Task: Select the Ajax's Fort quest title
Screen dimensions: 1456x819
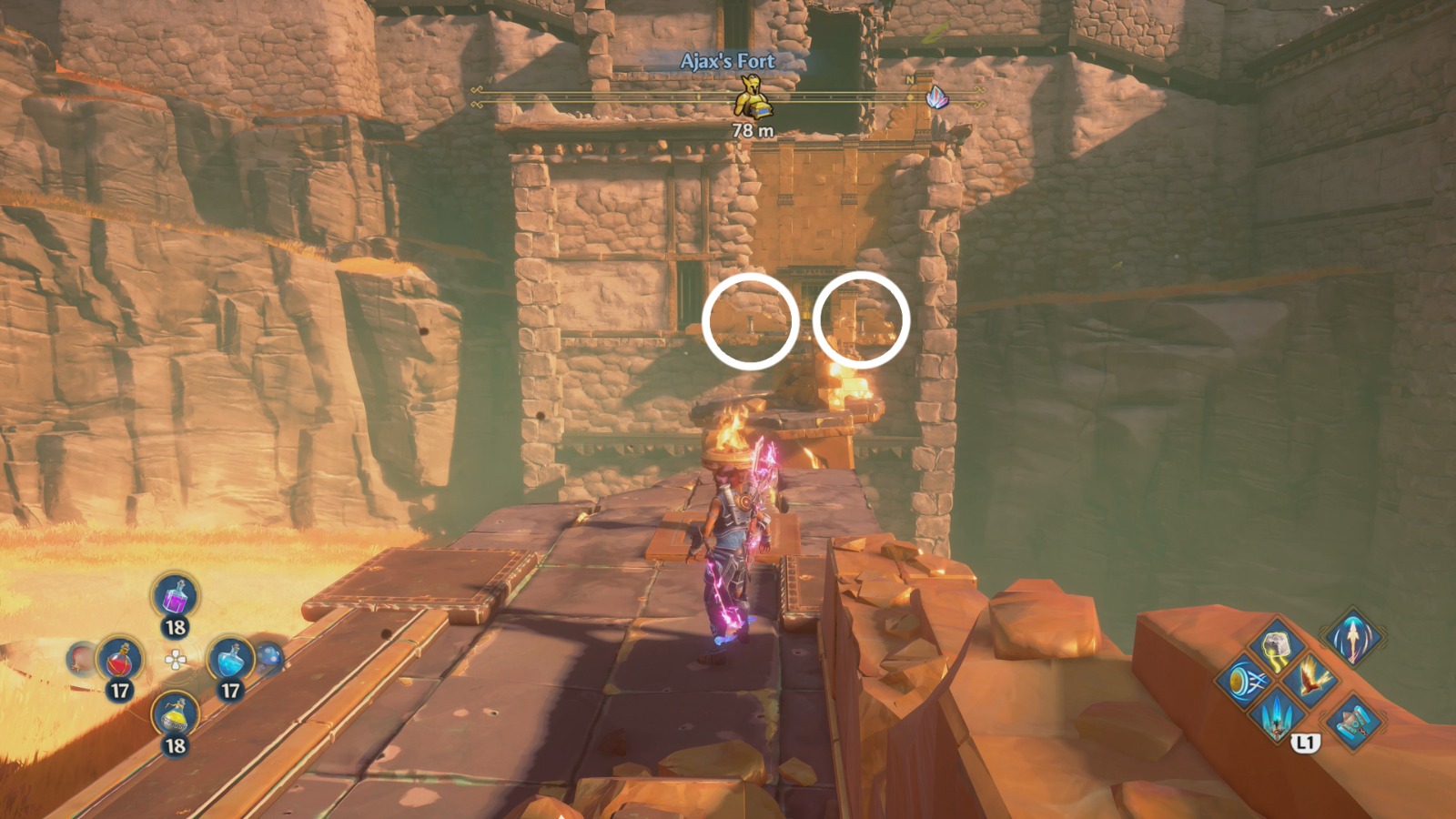Action: coord(728,62)
